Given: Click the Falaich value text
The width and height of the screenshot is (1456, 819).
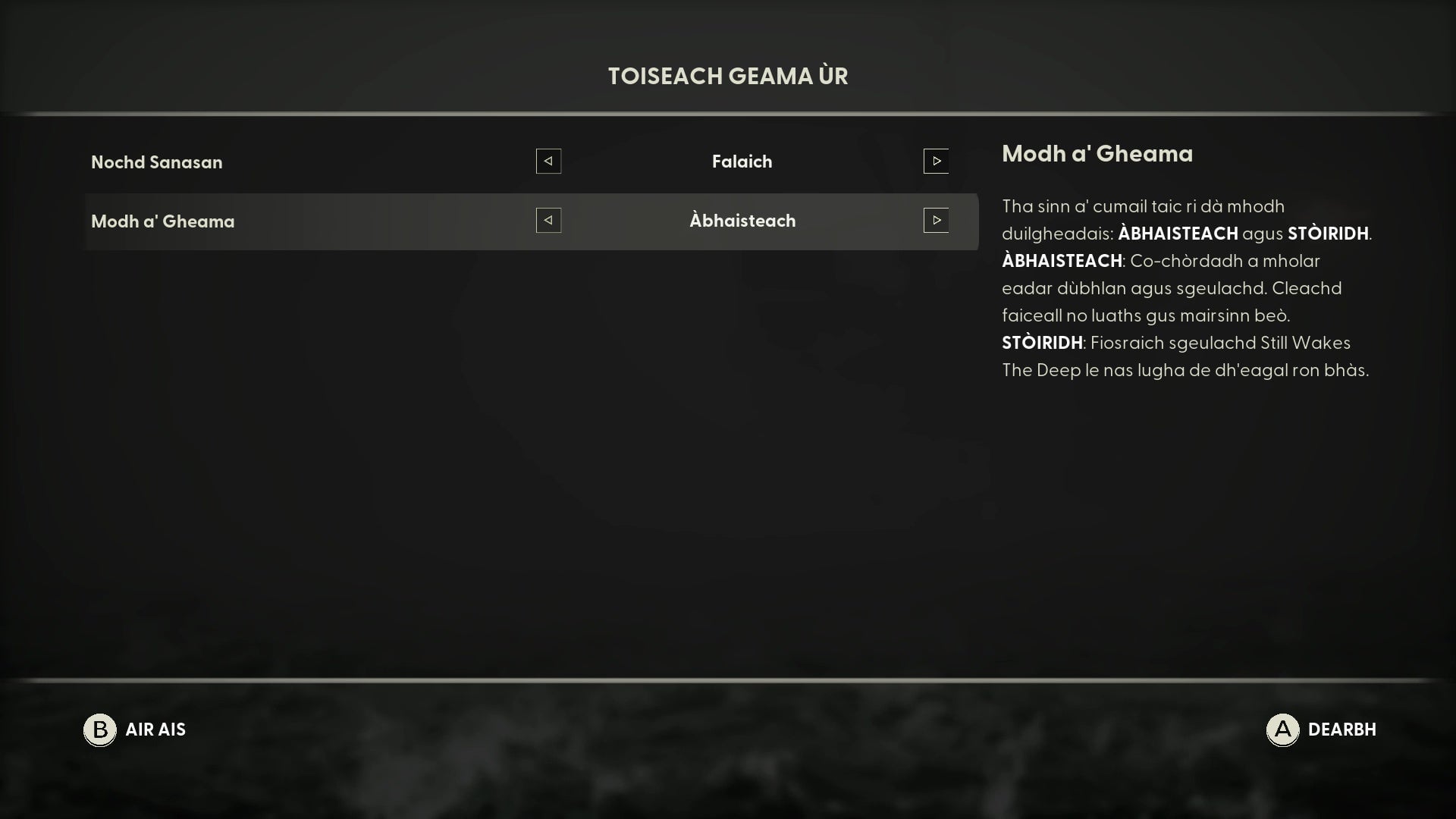Looking at the screenshot, I should [x=742, y=161].
